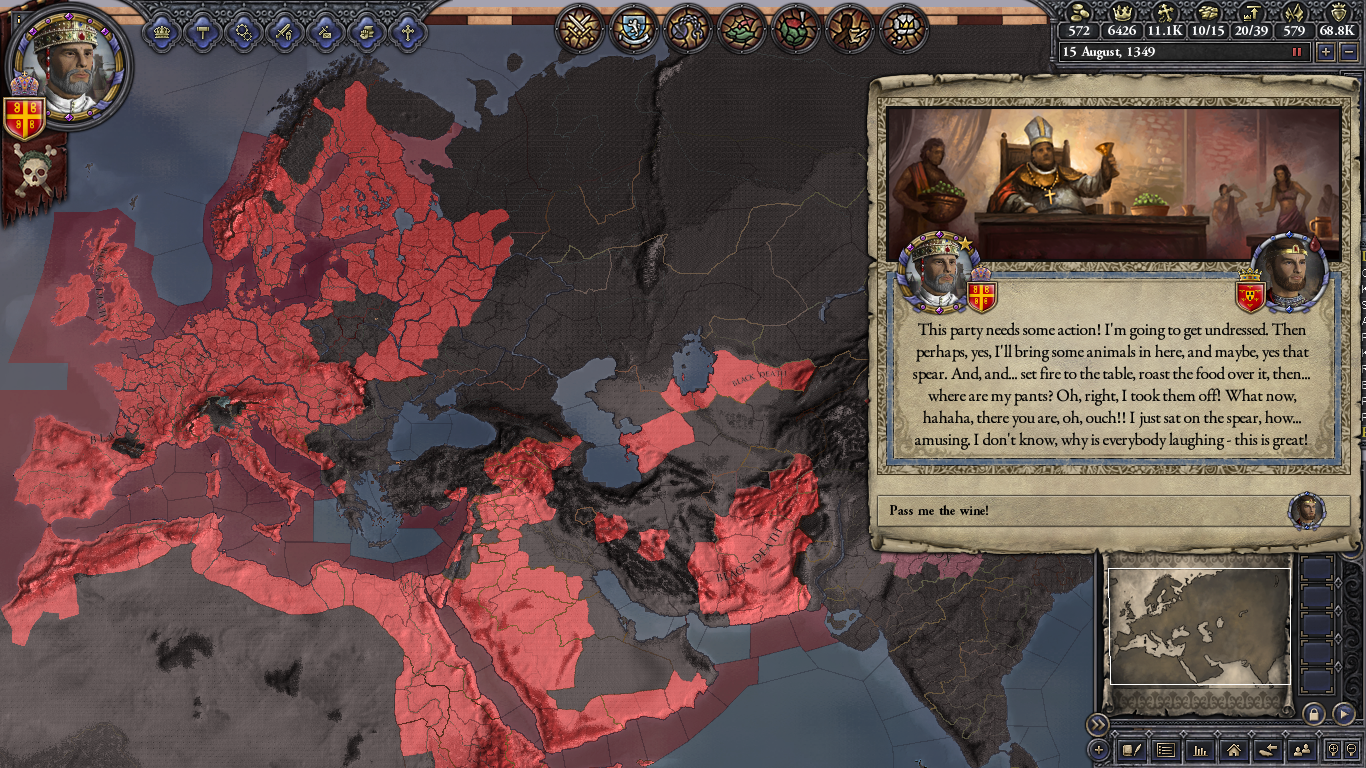Click the padlock button below the minimap
The width and height of the screenshot is (1366, 768).
coord(1313,713)
